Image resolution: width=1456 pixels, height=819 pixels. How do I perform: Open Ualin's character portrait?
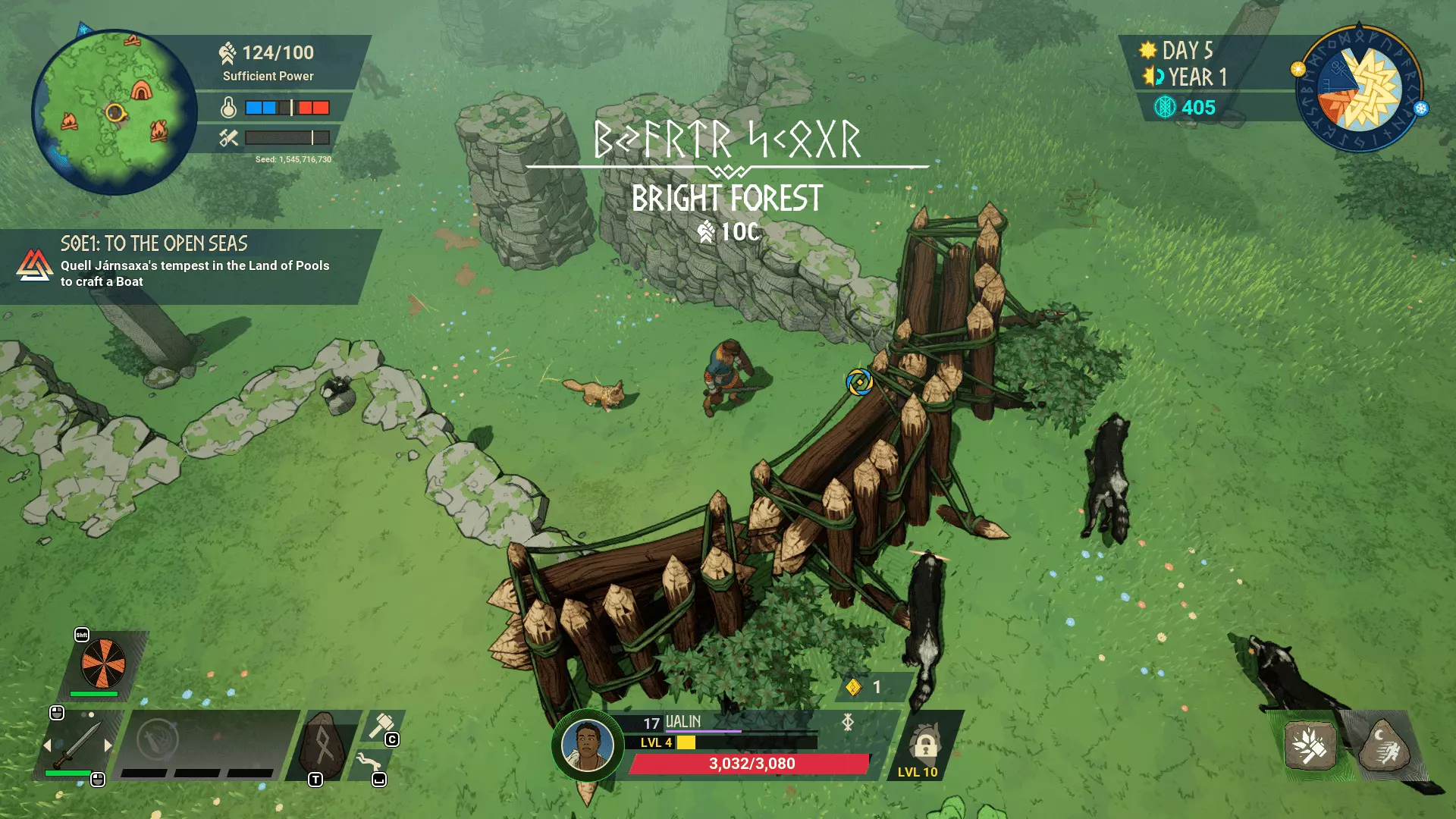tap(587, 745)
